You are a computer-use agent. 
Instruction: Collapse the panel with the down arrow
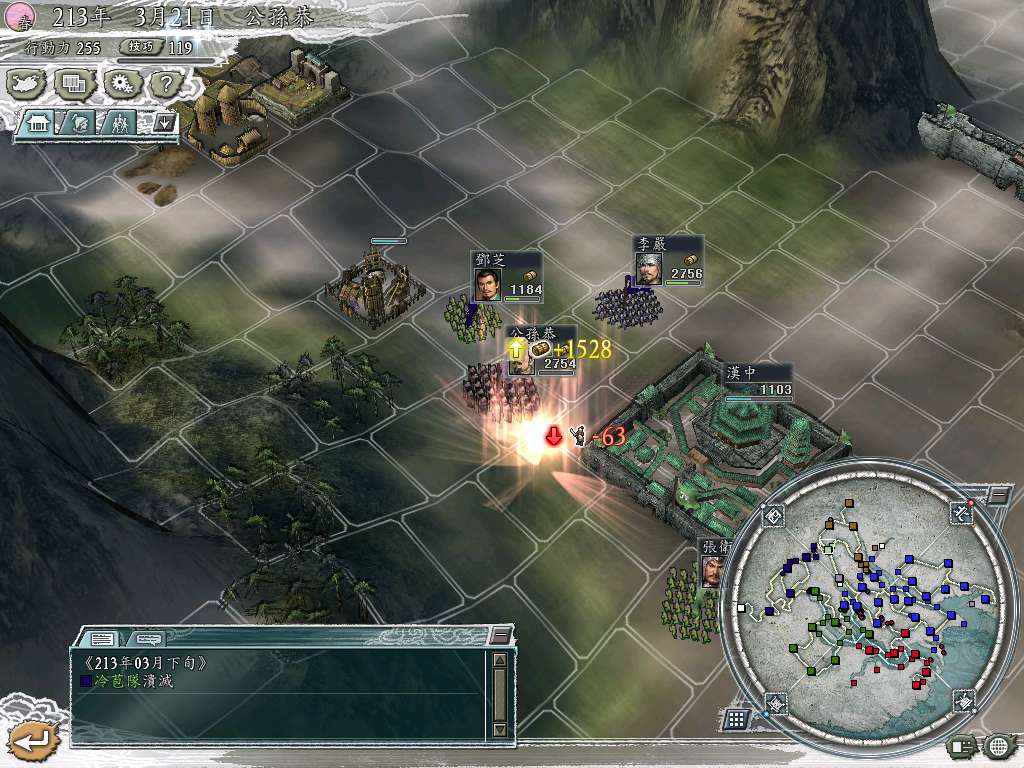coord(162,124)
